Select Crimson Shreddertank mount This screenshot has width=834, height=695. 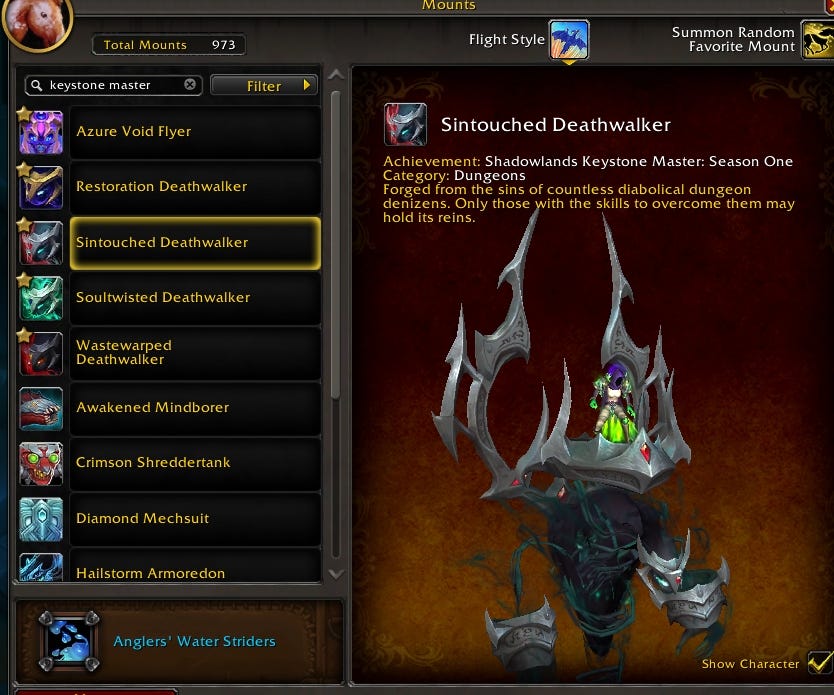click(170, 463)
